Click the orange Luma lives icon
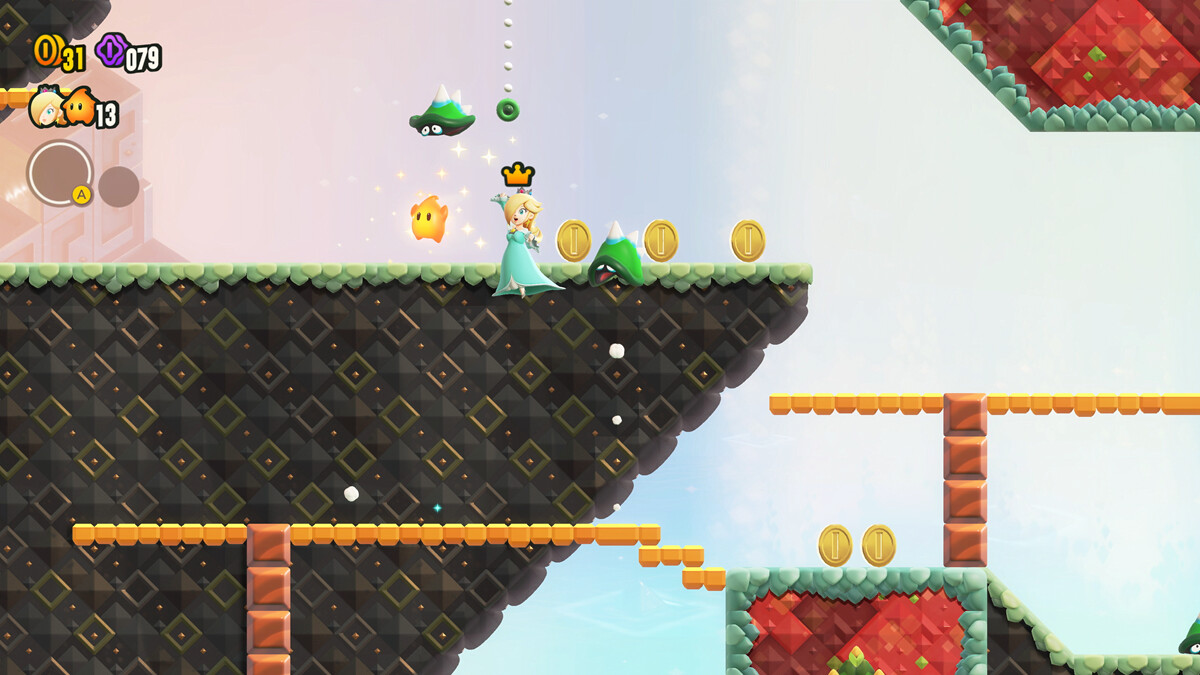The height and width of the screenshot is (675, 1200). [x=79, y=107]
